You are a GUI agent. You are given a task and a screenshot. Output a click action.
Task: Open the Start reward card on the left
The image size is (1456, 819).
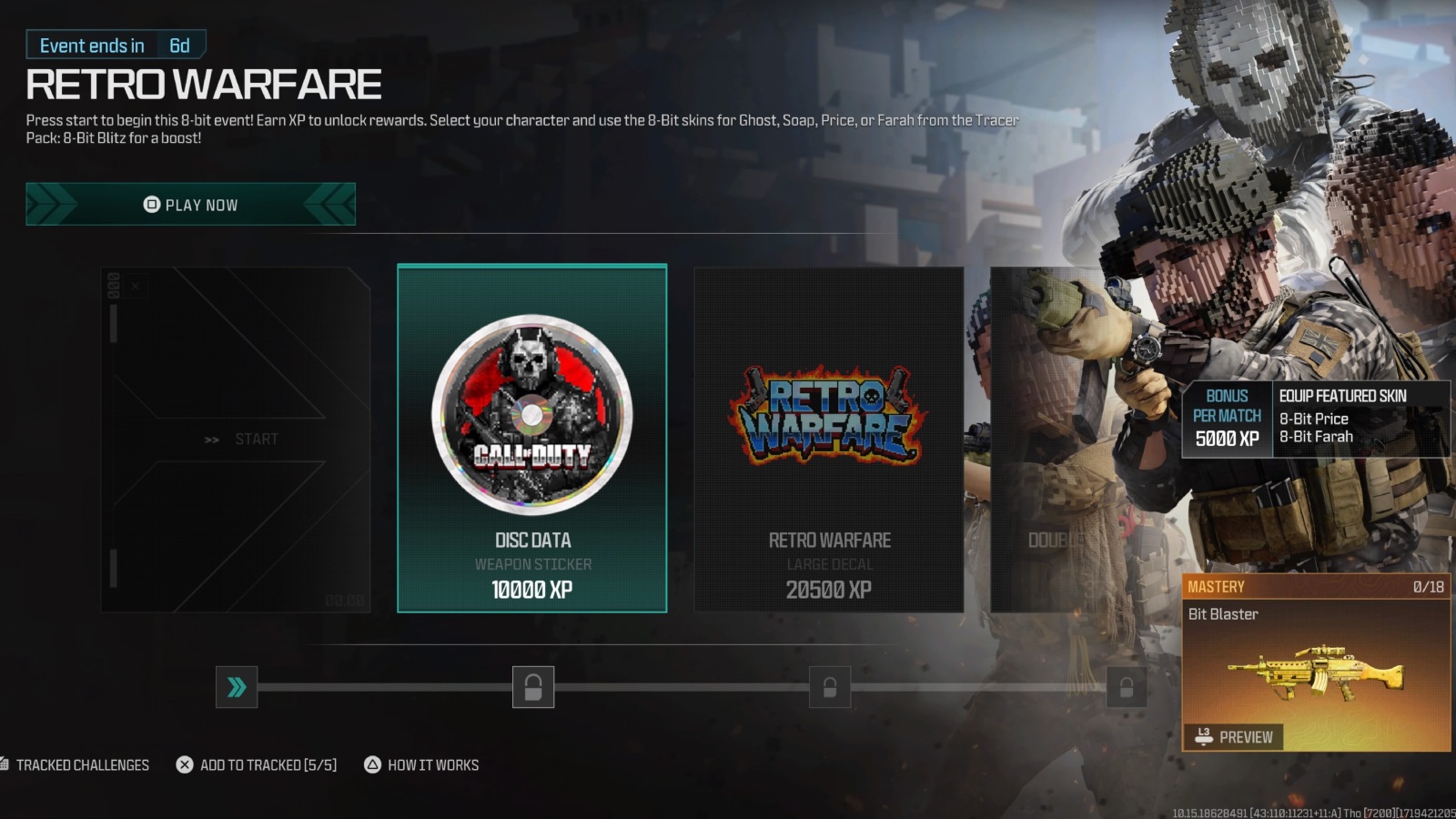[238, 437]
